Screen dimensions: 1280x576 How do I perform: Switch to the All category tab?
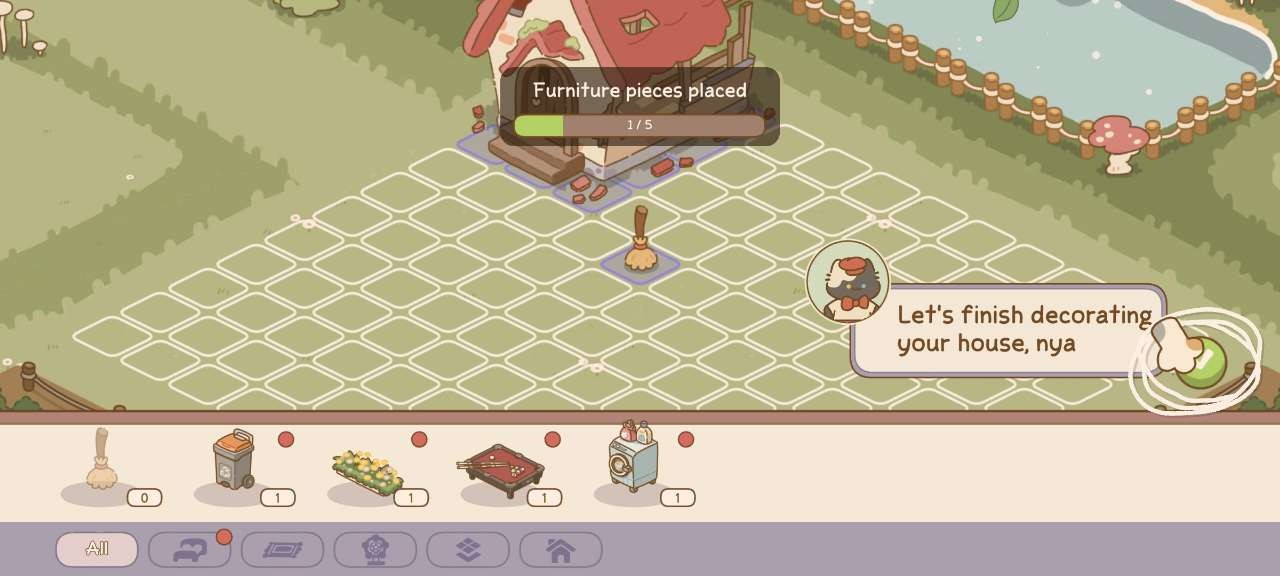click(97, 549)
